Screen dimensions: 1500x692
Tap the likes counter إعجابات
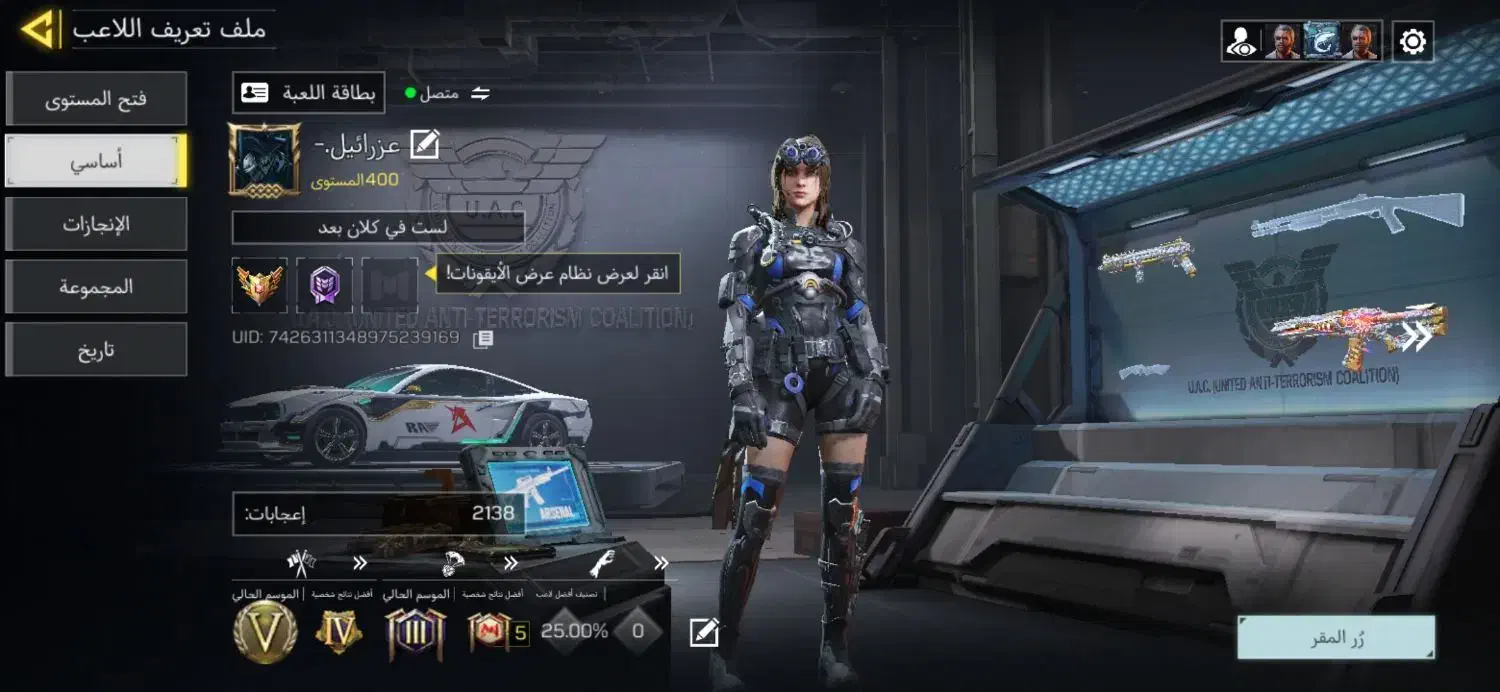tap(380, 514)
